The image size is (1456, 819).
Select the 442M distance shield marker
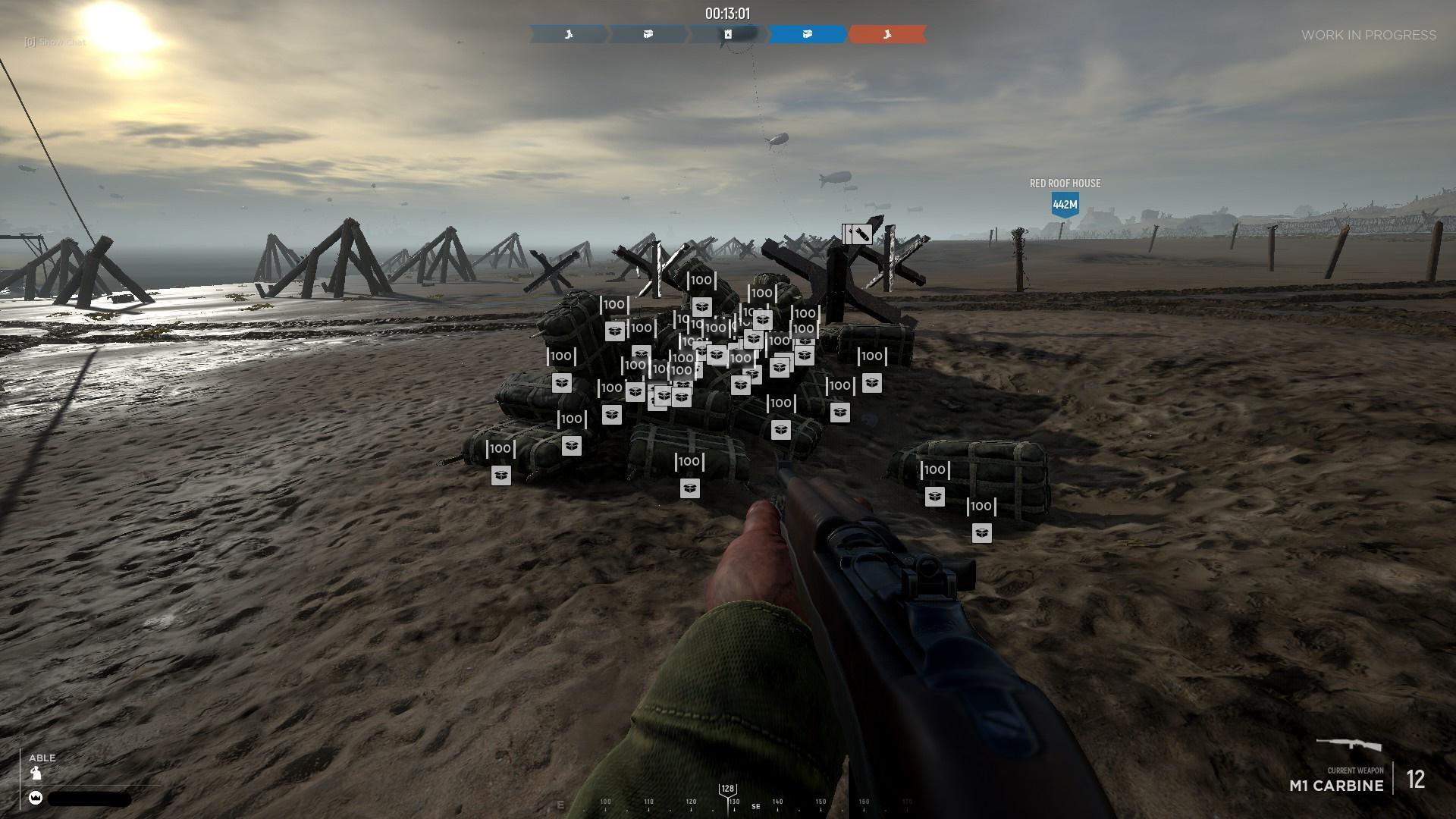[1065, 204]
